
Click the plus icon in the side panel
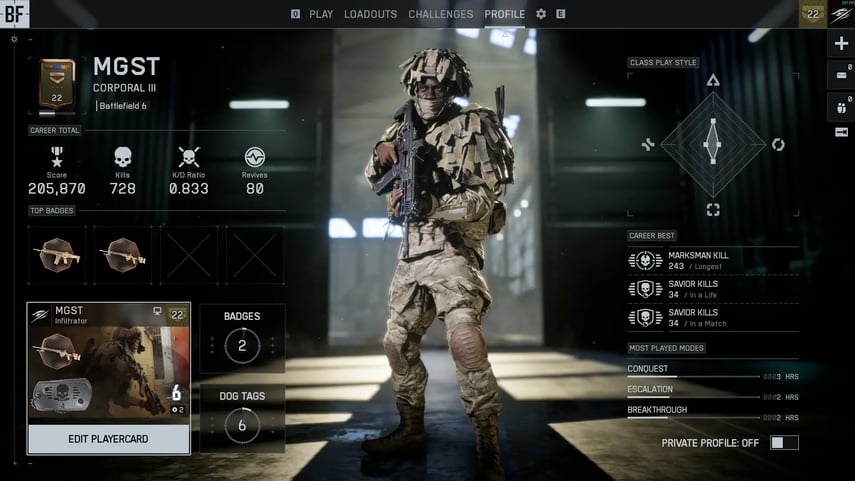(841, 44)
